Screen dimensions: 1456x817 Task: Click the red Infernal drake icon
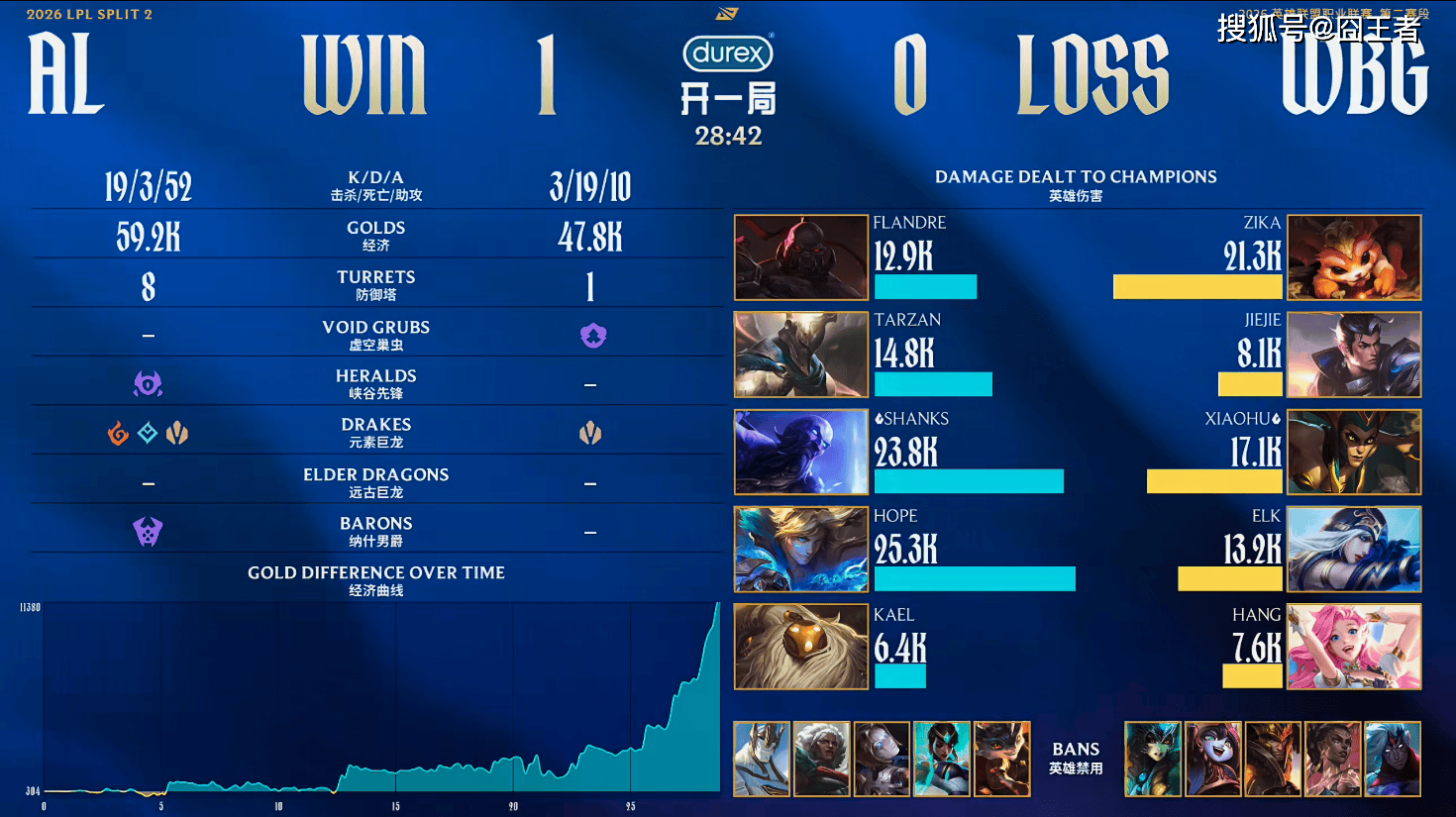pyautogui.click(x=118, y=433)
